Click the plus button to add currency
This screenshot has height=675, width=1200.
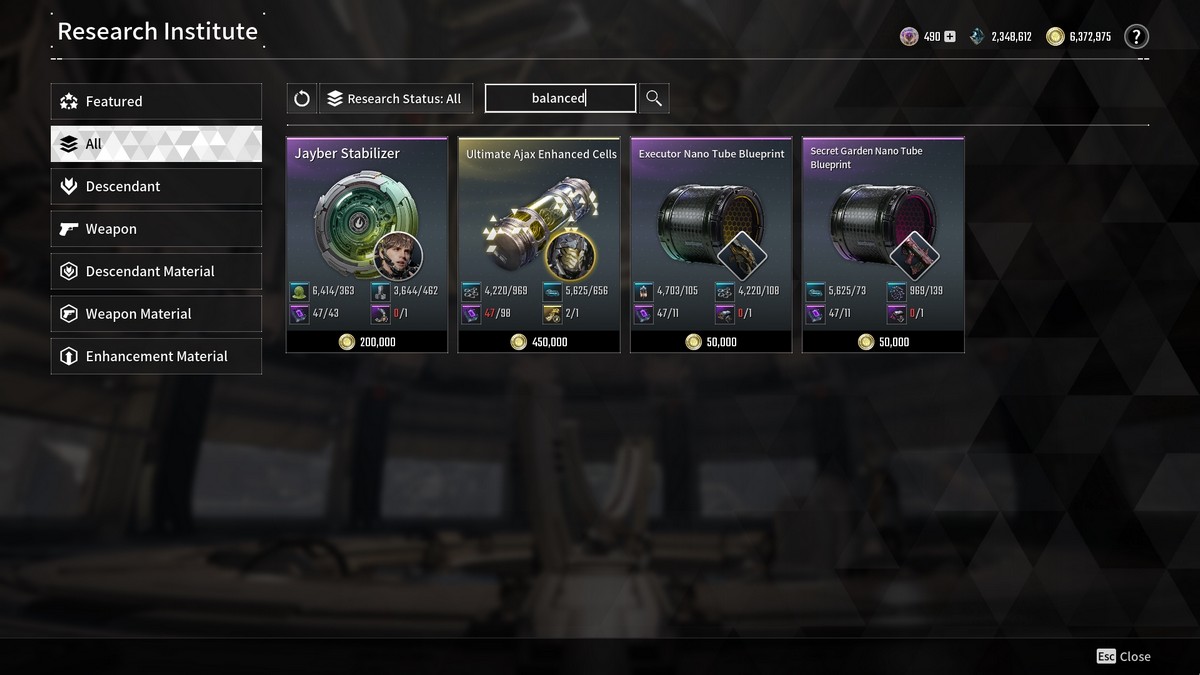click(950, 37)
